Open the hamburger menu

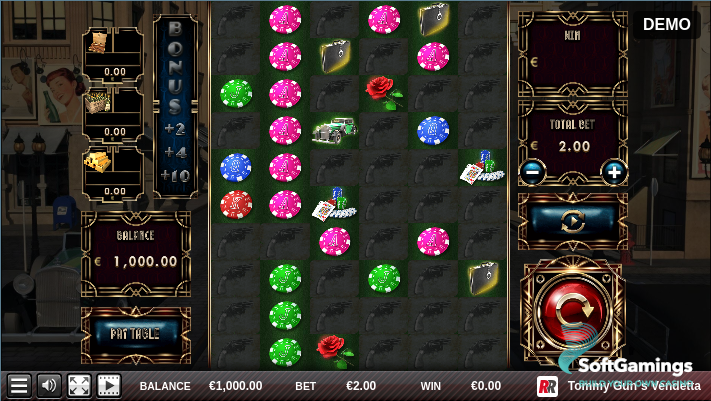coord(18,386)
